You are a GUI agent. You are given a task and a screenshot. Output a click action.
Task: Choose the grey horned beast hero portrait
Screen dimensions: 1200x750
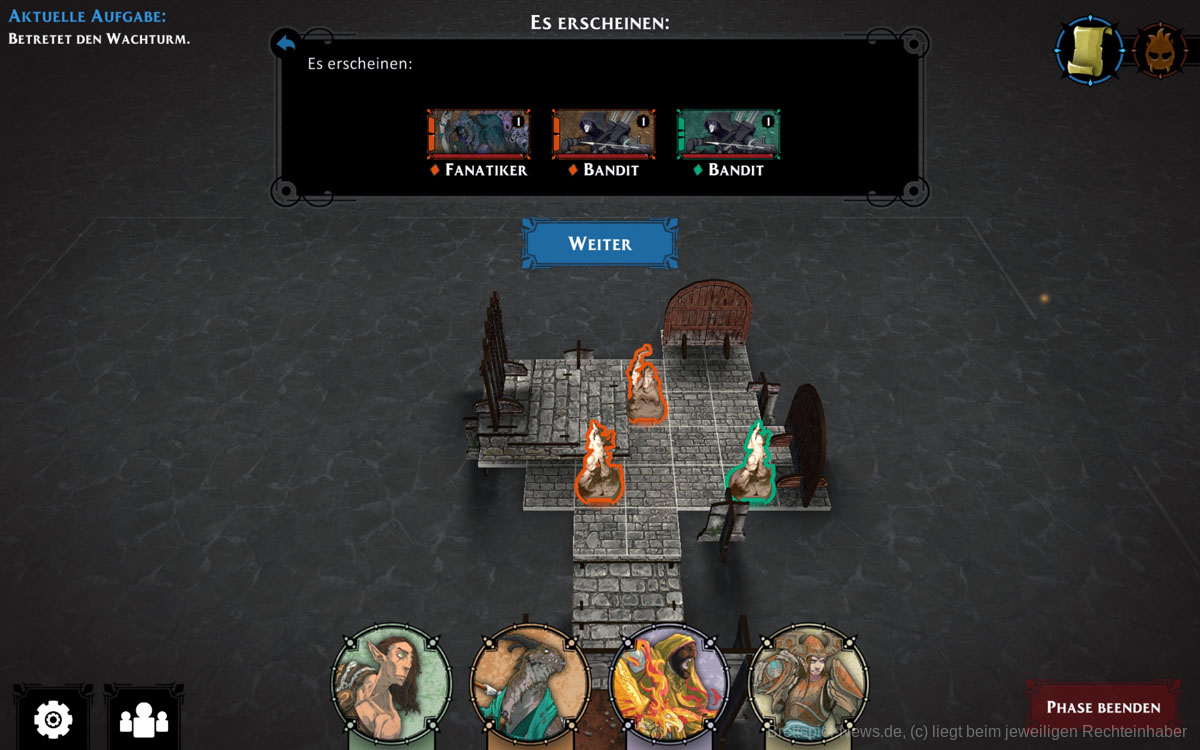pyautogui.click(x=530, y=684)
